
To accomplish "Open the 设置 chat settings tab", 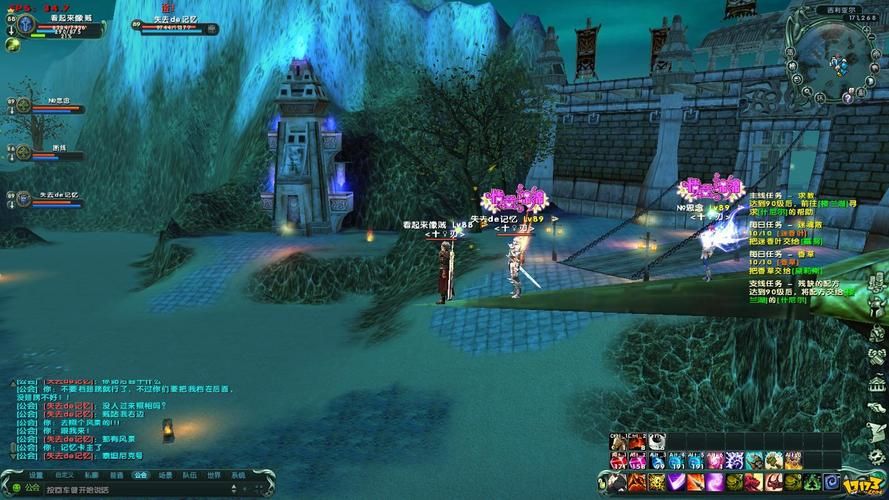I will [x=36, y=475].
